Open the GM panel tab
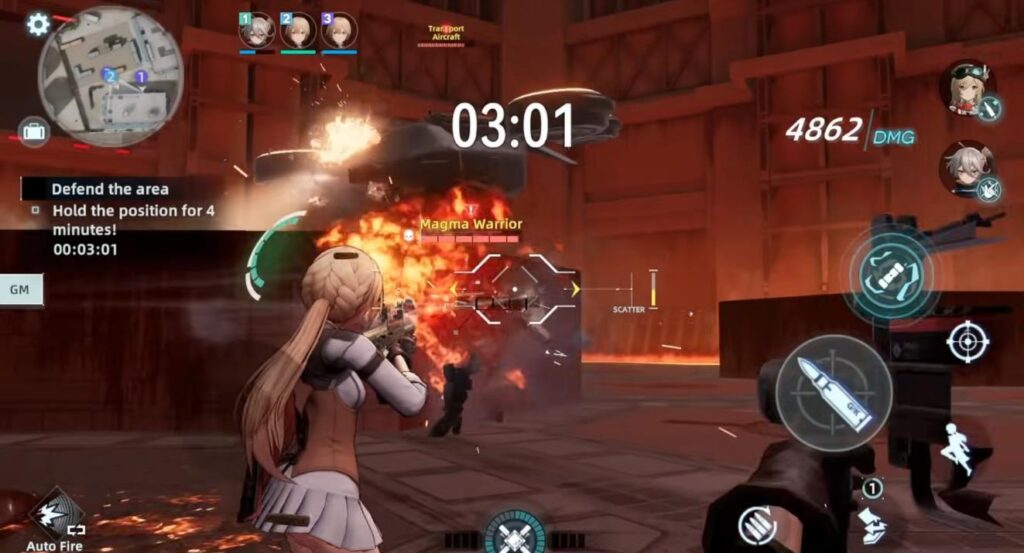Screen dimensions: 1024x553 tap(19, 289)
